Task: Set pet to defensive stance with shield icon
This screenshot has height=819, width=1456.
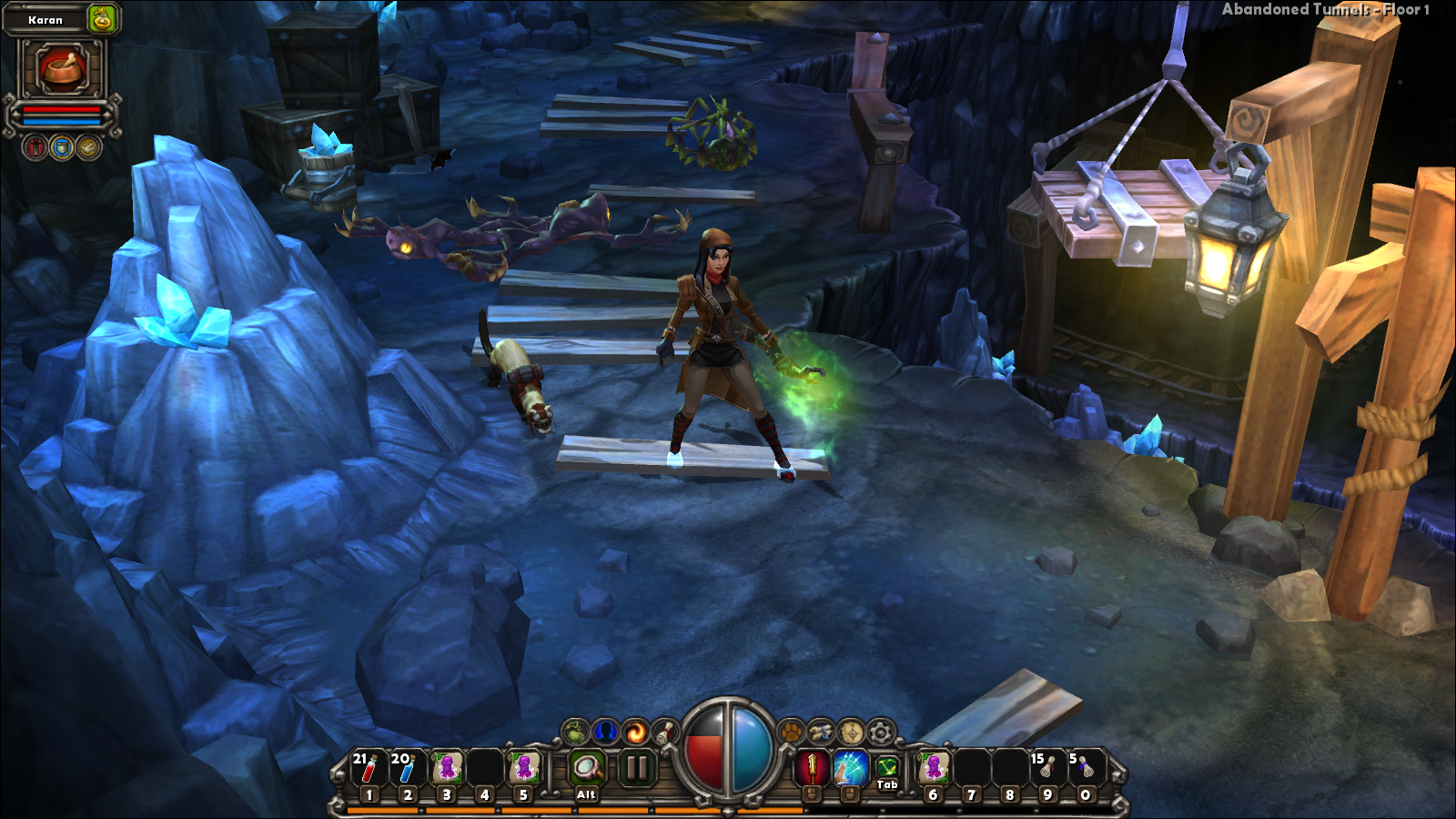Action: [x=62, y=147]
